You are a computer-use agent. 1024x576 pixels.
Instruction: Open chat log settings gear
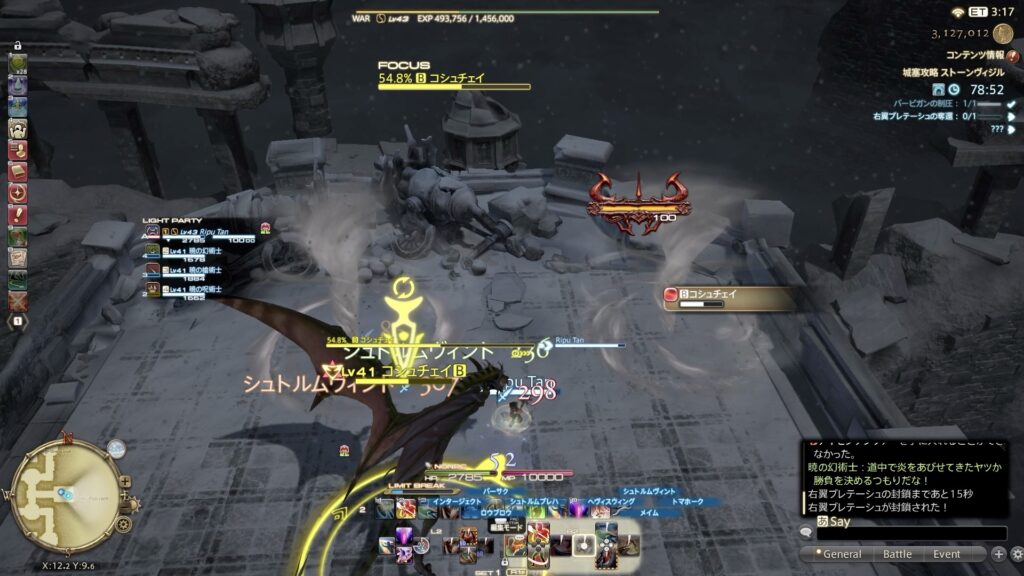coord(1016,554)
